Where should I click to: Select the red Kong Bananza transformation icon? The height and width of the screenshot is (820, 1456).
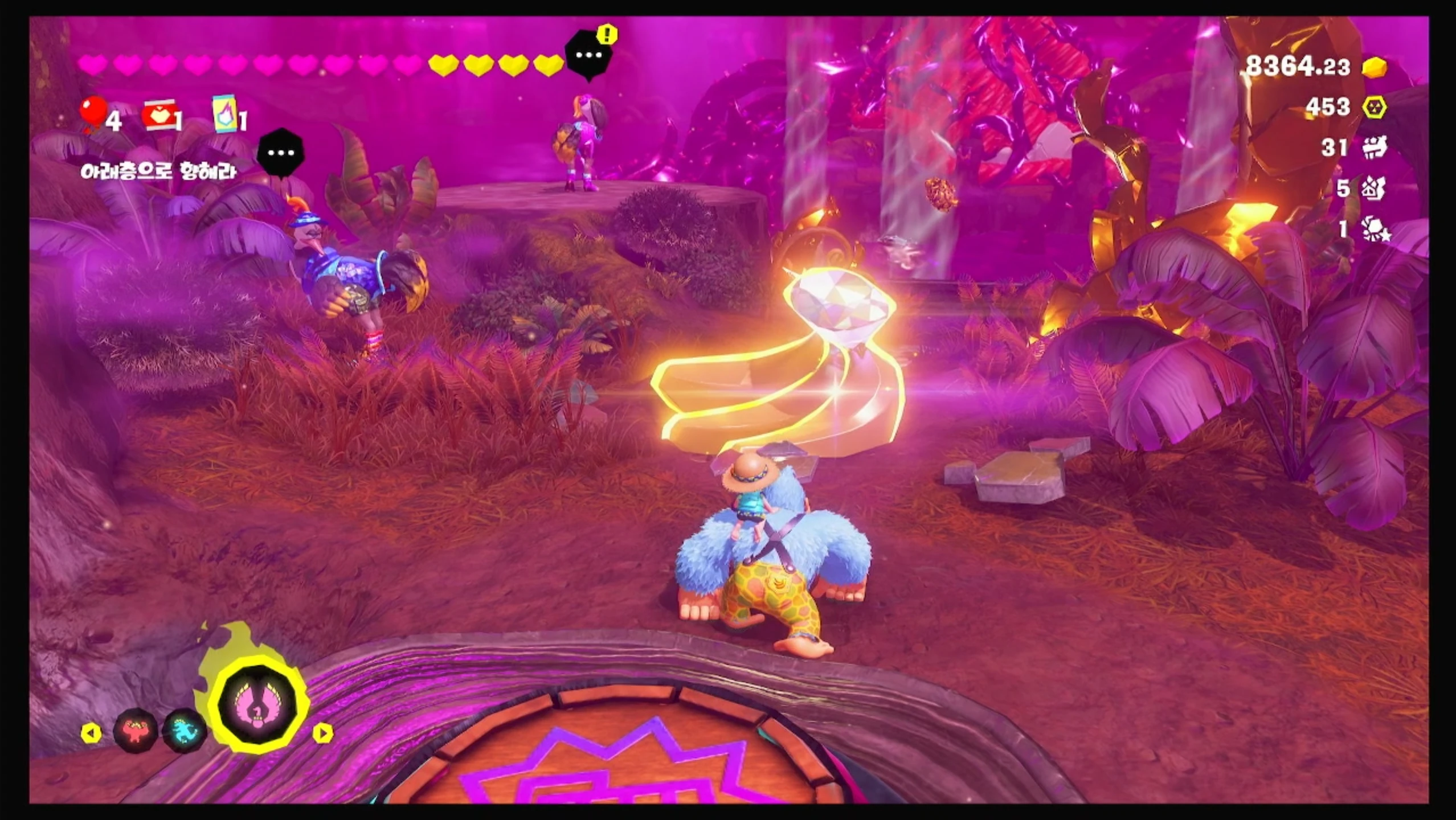pos(135,730)
